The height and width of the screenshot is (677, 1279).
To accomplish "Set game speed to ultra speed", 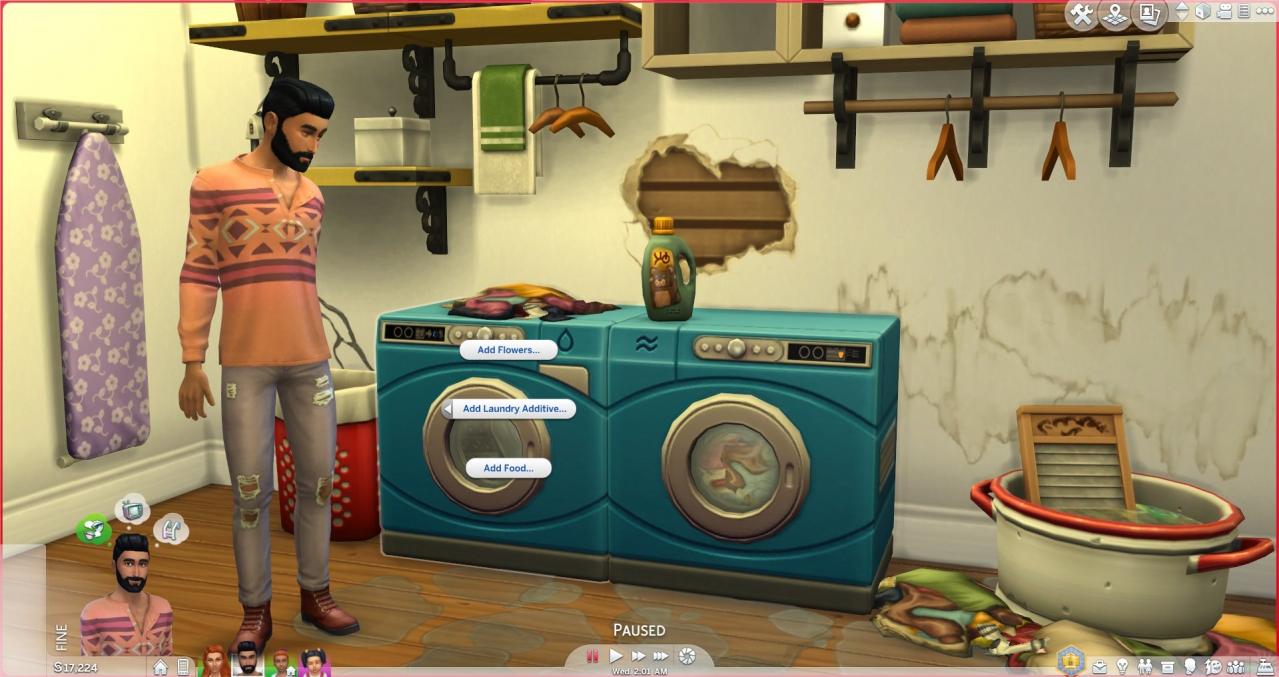I will point(661,656).
